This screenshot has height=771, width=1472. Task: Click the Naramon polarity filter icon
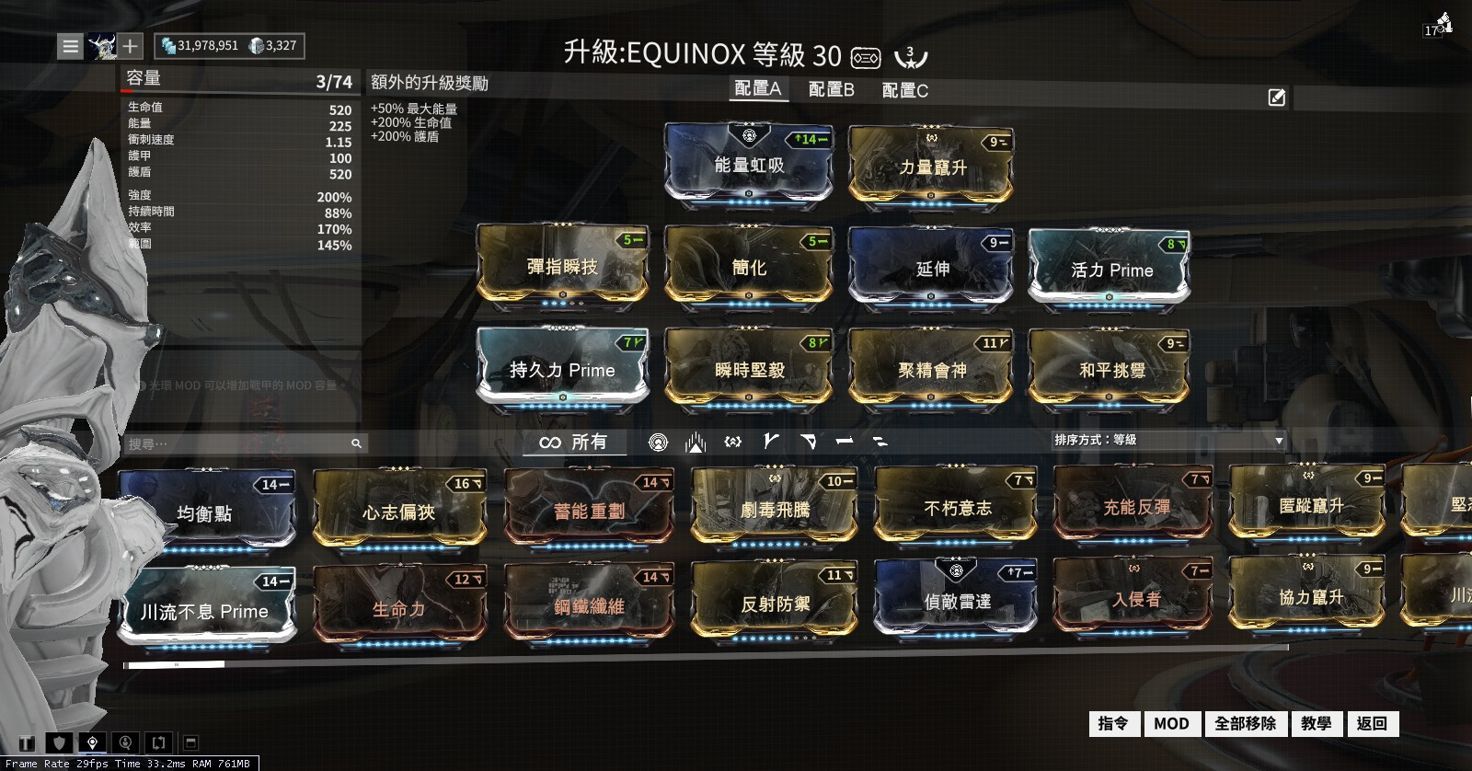[x=843, y=441]
